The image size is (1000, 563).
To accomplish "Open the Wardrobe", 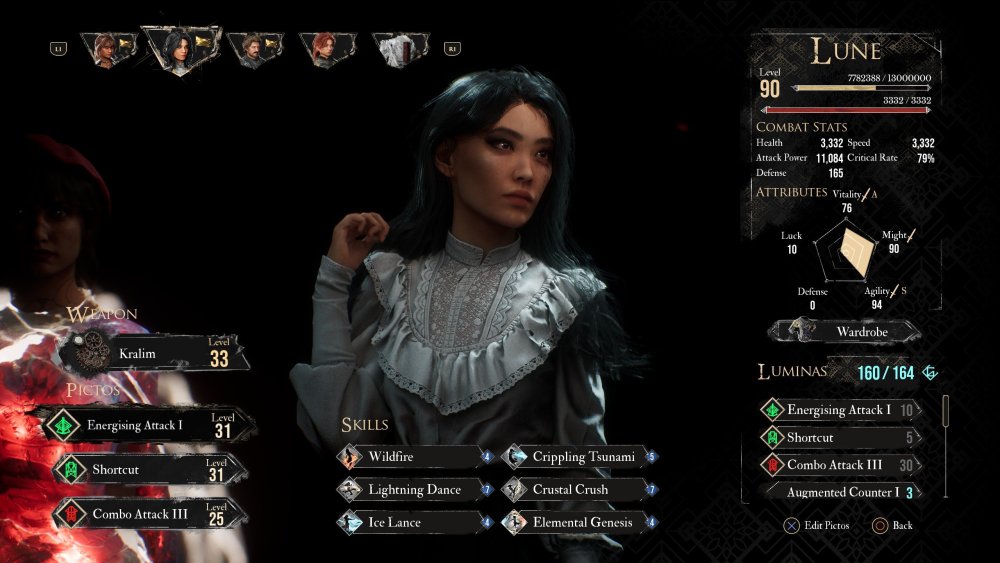I will (846, 331).
